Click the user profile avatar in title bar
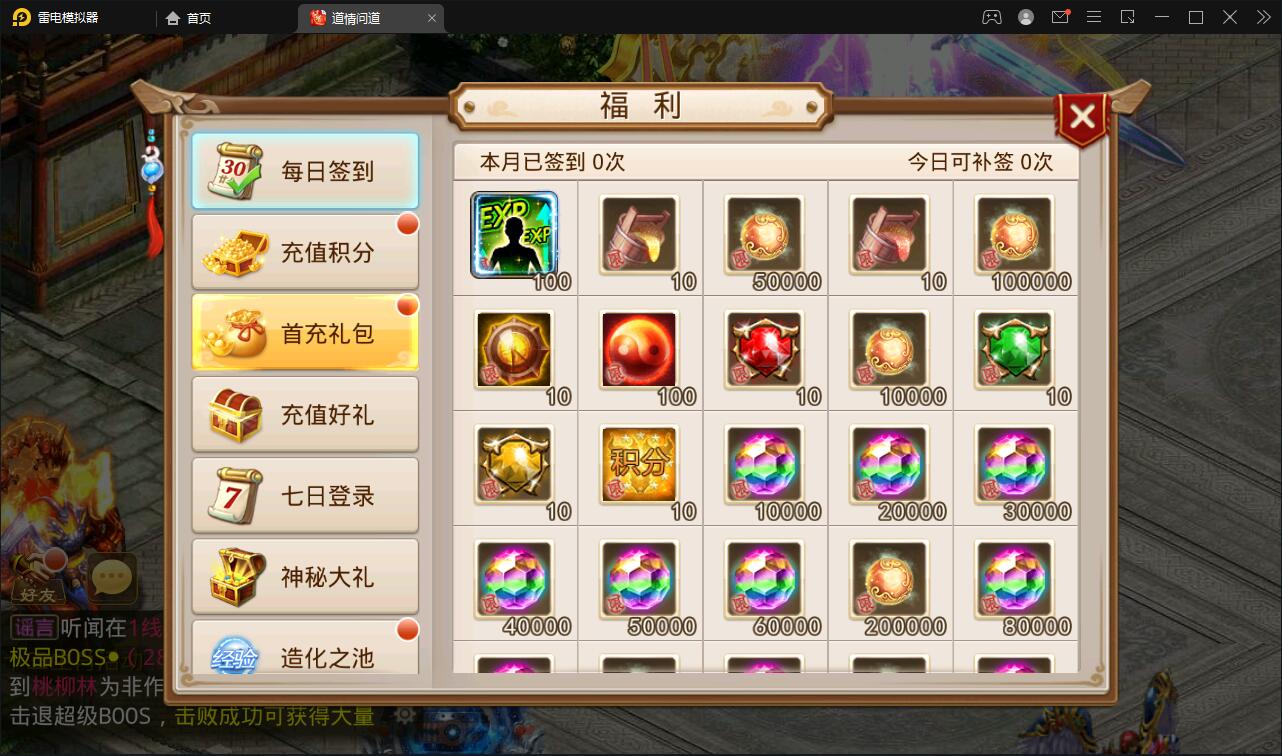Screen dimensions: 1282x756 (x=1027, y=17)
